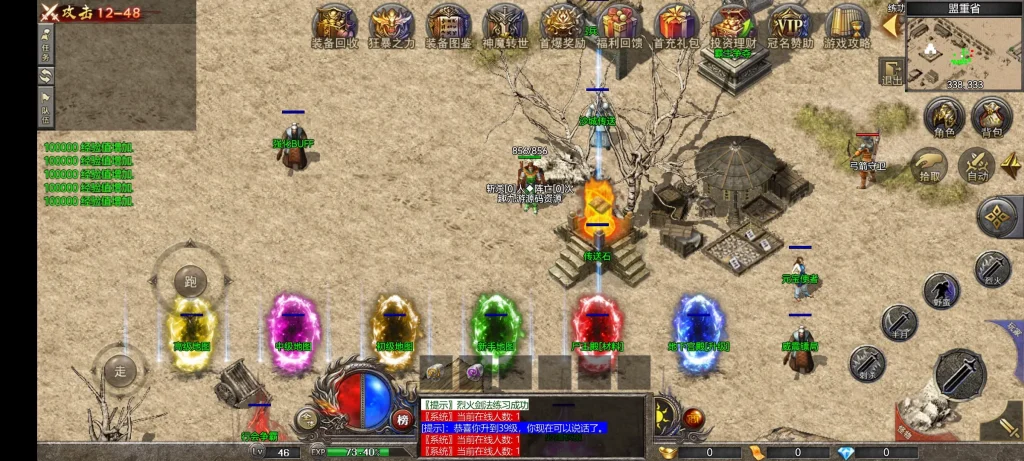
Task: Tap the 拾取 pickup button
Action: coord(930,165)
